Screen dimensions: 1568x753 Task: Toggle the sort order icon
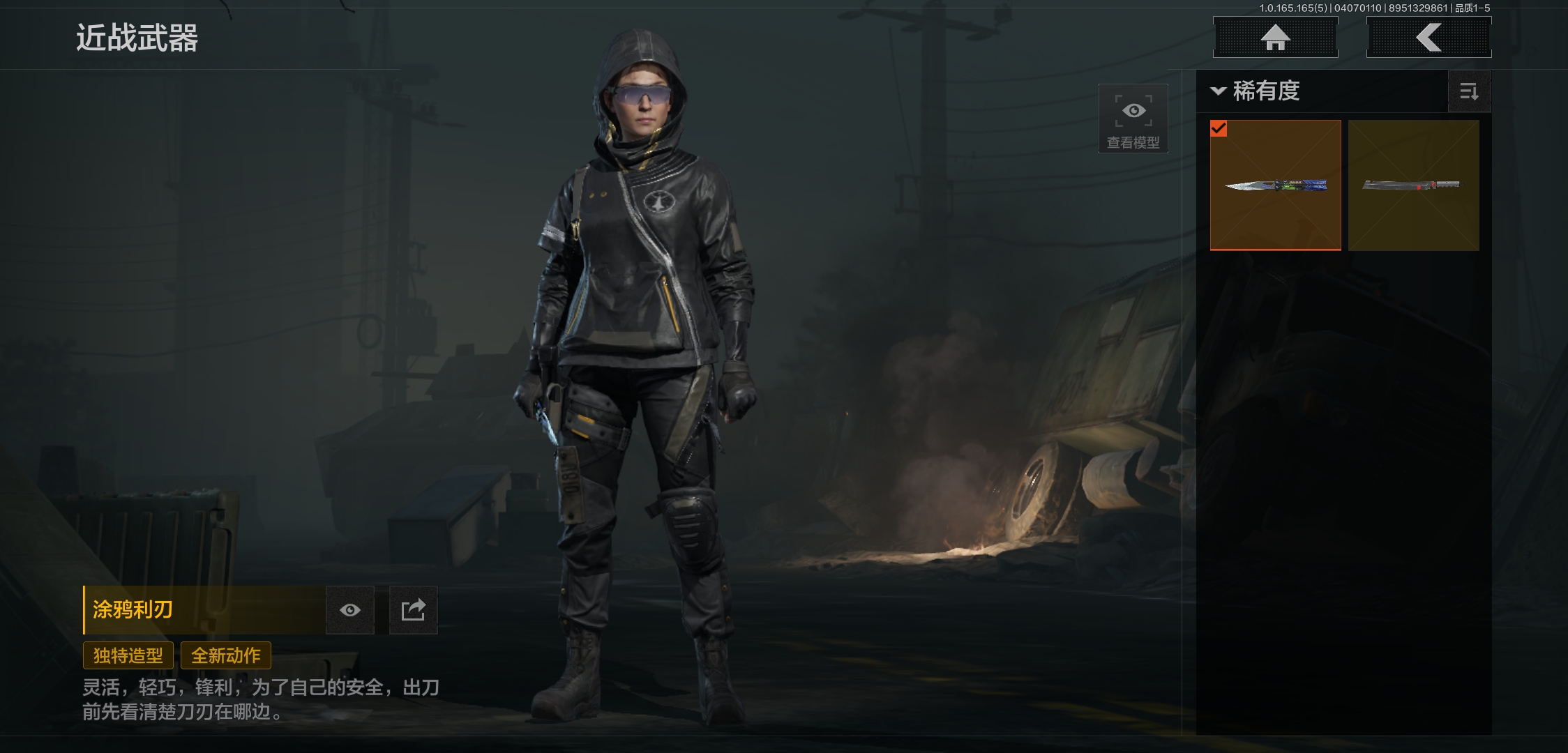1469,91
